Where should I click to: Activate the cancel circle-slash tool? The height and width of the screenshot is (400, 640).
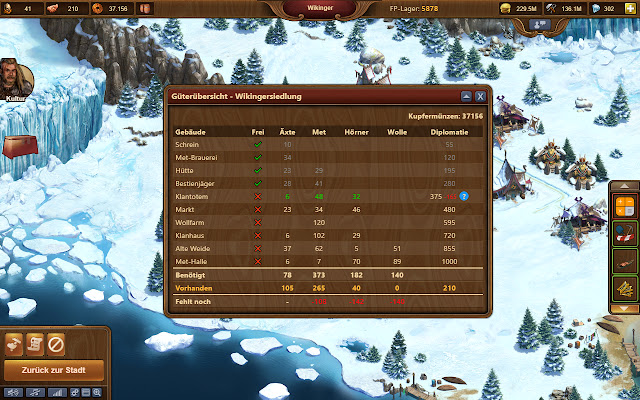(56, 343)
